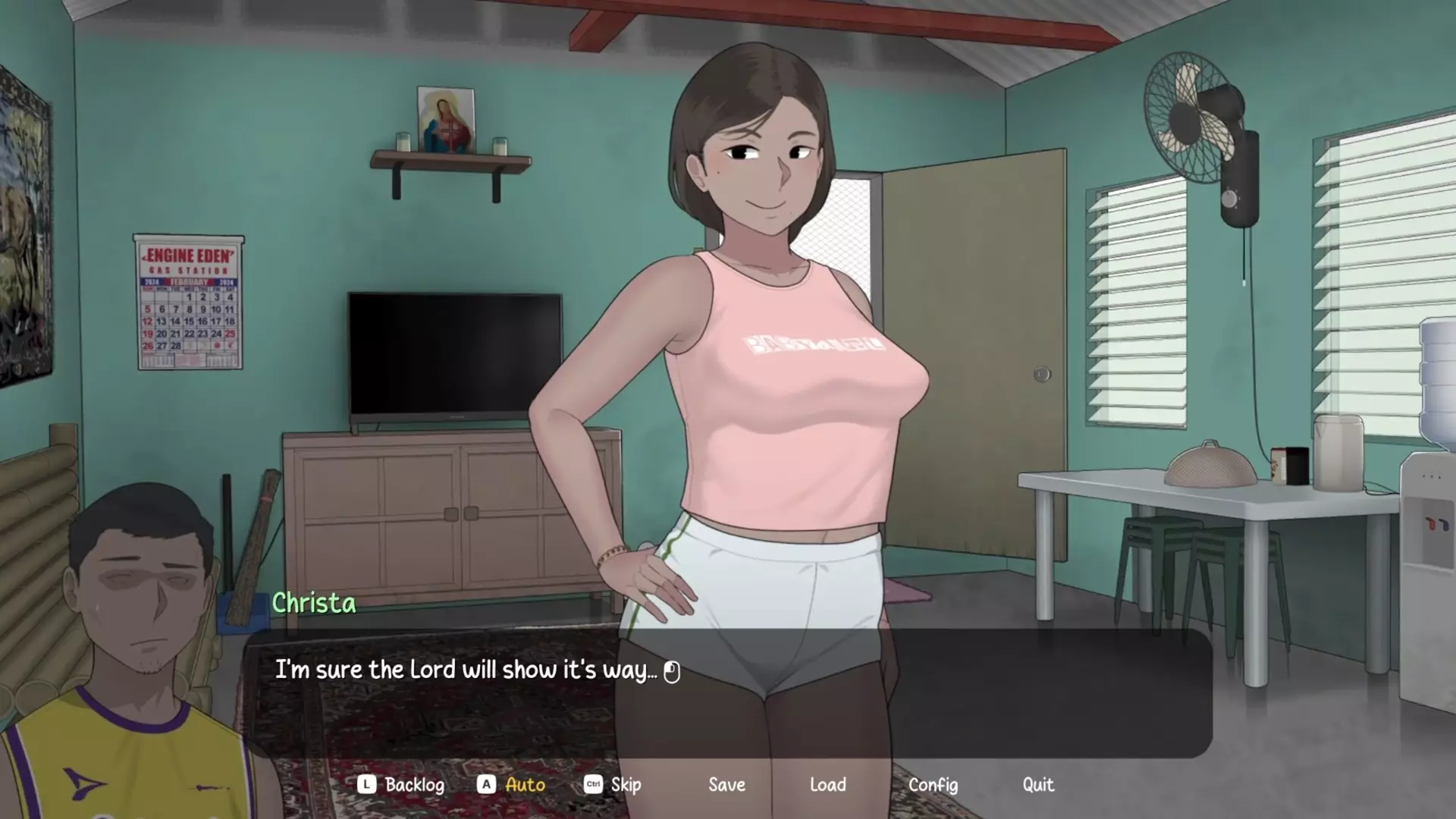
Task: Toggle Auto dialogue advance
Action: point(525,785)
